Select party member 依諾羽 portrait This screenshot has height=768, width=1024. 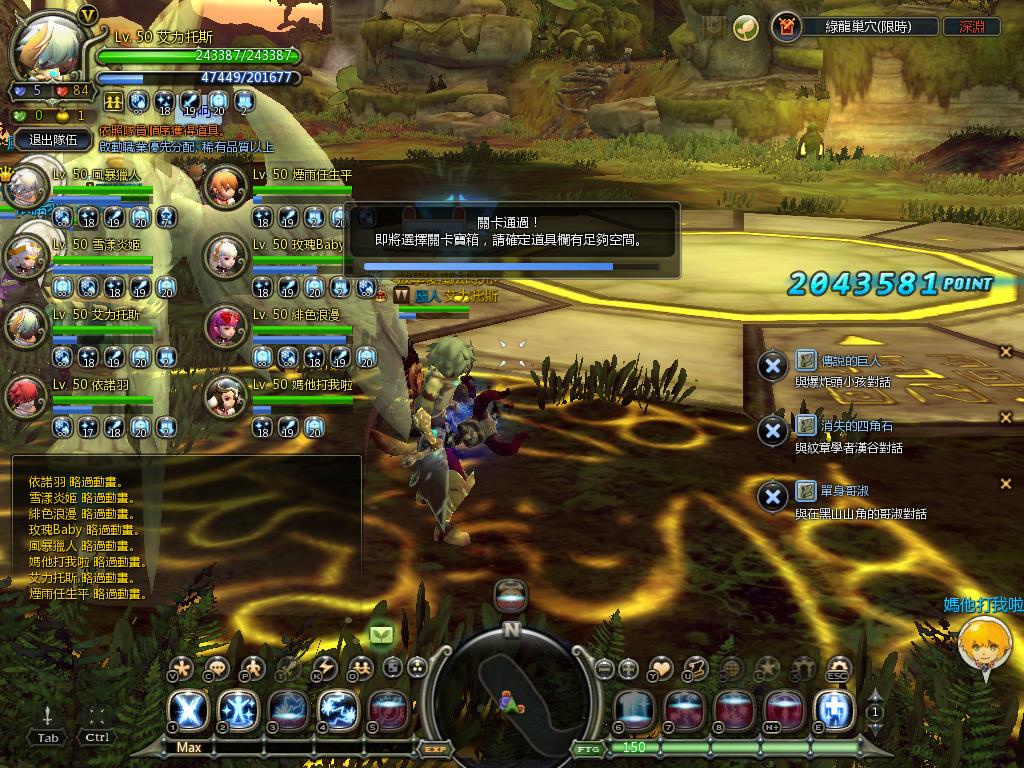[27, 396]
